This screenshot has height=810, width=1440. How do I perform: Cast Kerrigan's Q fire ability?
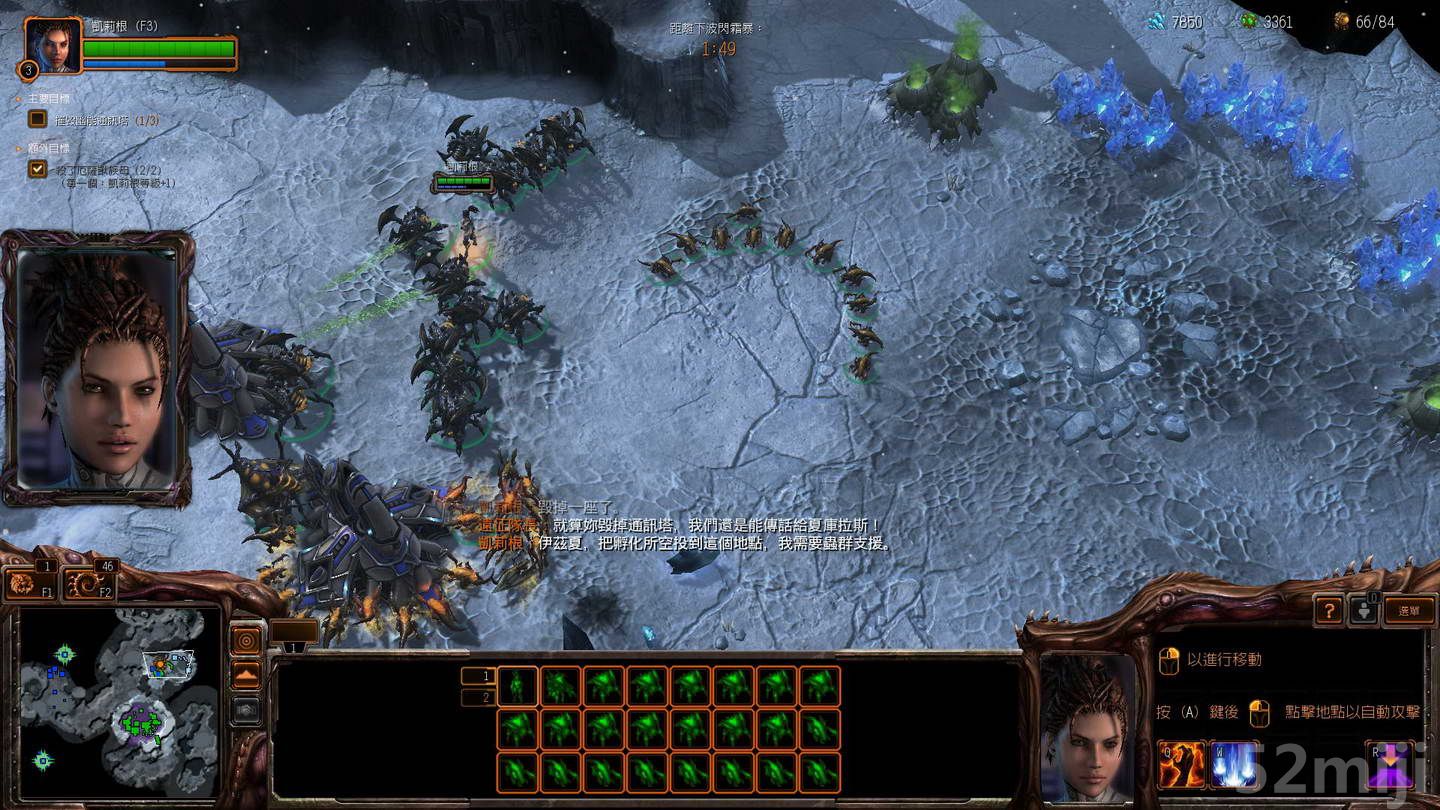(1182, 766)
